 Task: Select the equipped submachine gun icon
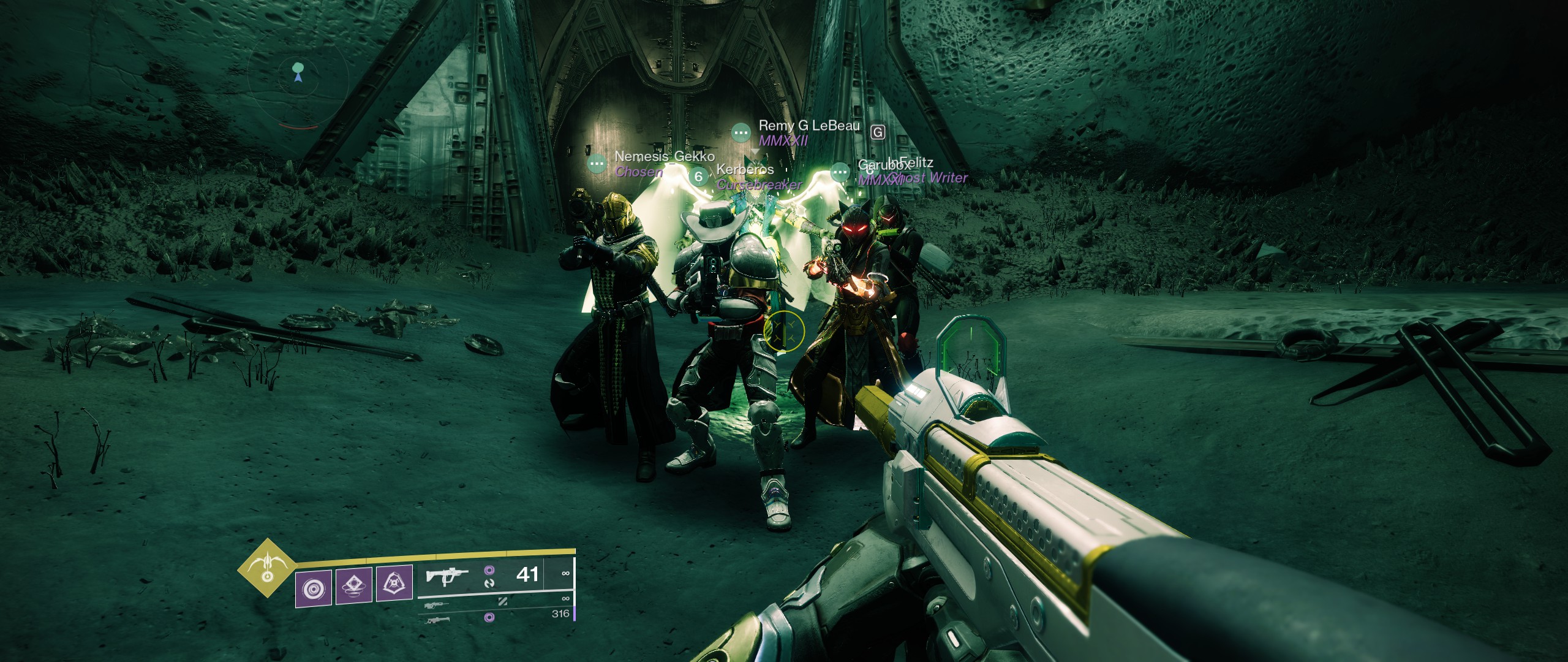click(x=447, y=577)
